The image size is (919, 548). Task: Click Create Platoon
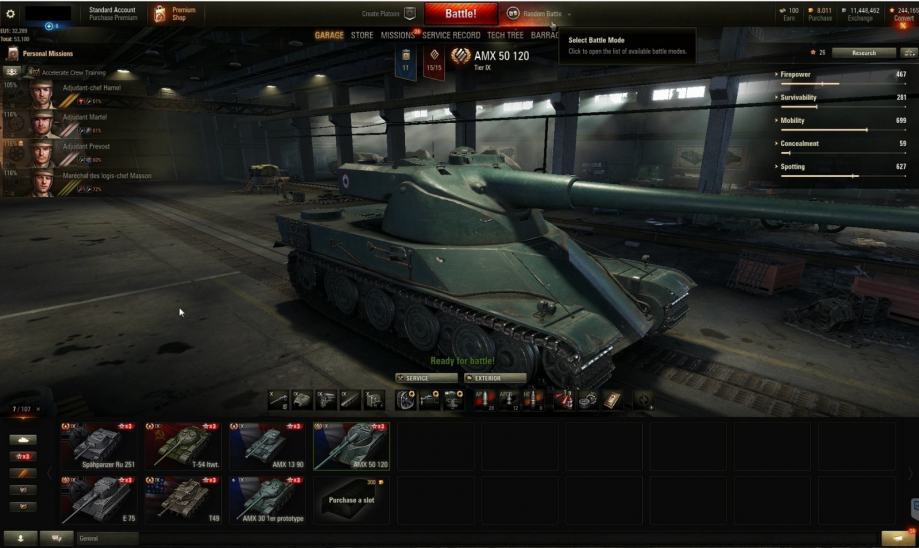389,14
